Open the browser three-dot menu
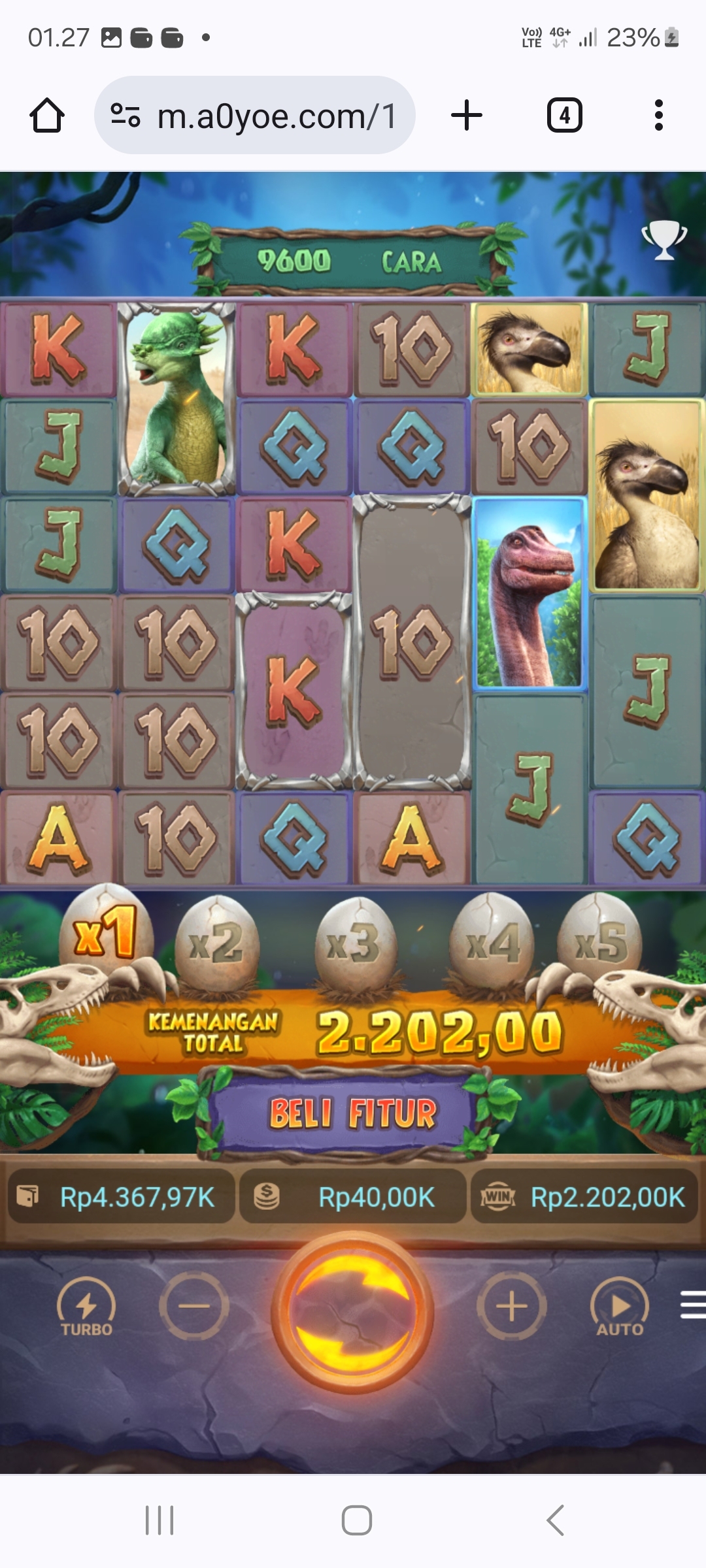Image resolution: width=706 pixels, height=1568 pixels. pos(659,116)
